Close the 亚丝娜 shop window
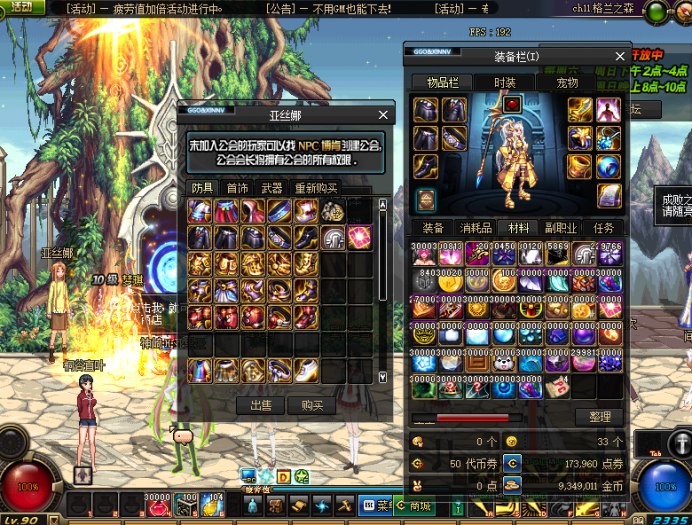 383,115
